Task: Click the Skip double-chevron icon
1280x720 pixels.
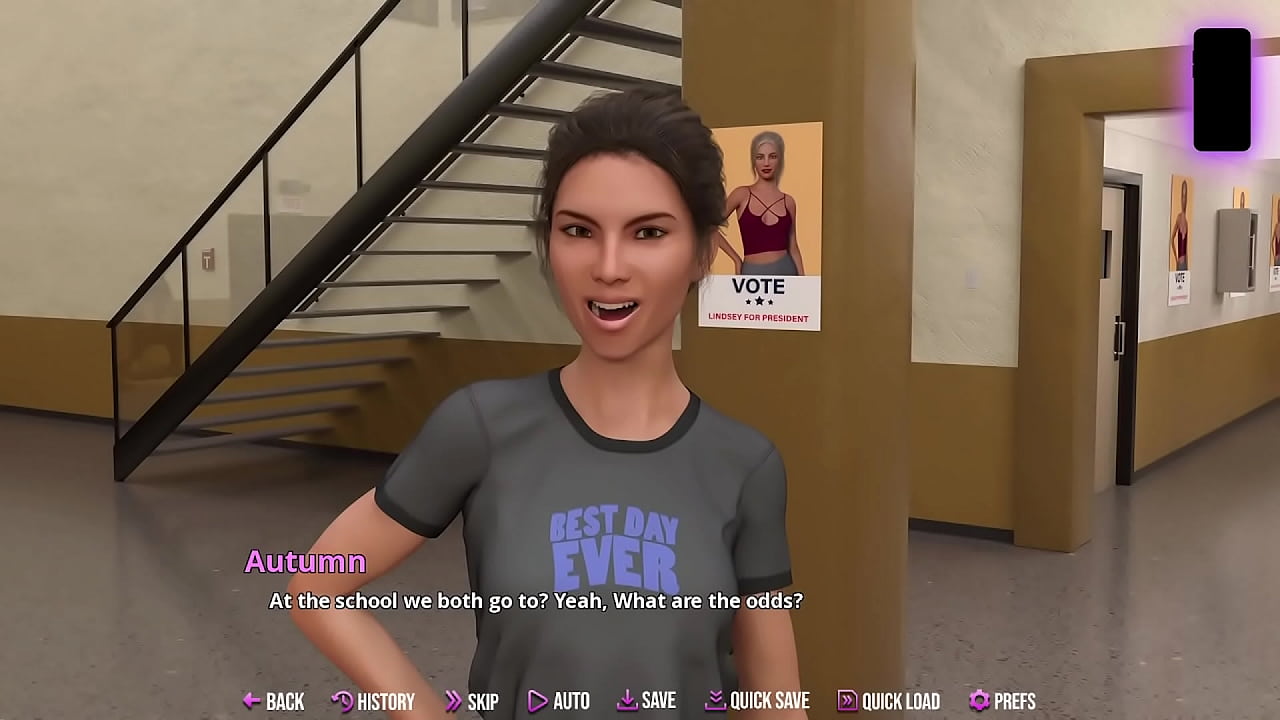Action: [454, 701]
